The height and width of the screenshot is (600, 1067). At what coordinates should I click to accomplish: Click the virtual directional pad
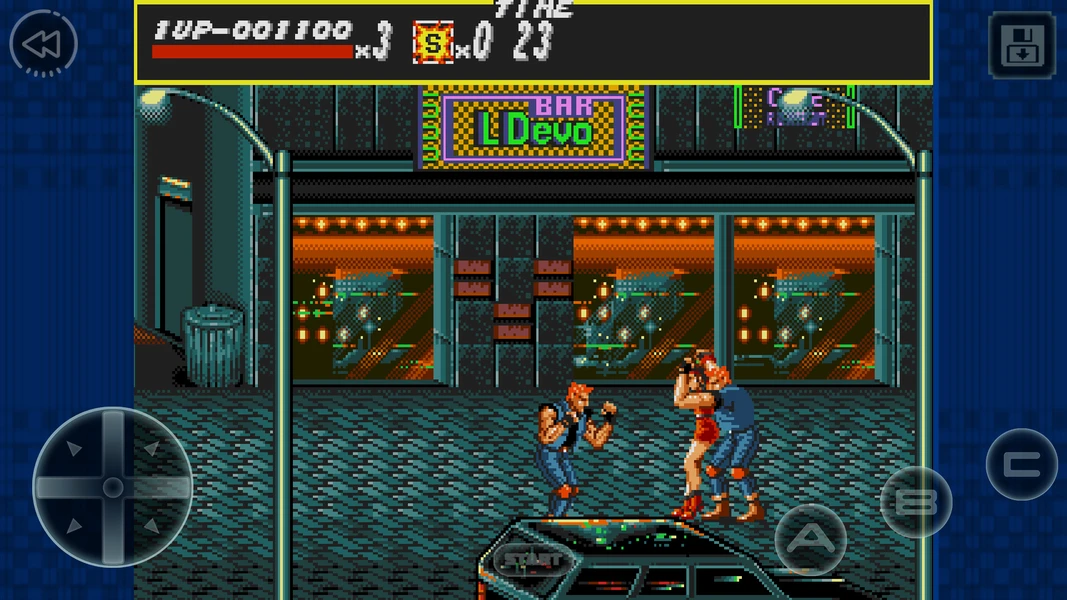113,487
